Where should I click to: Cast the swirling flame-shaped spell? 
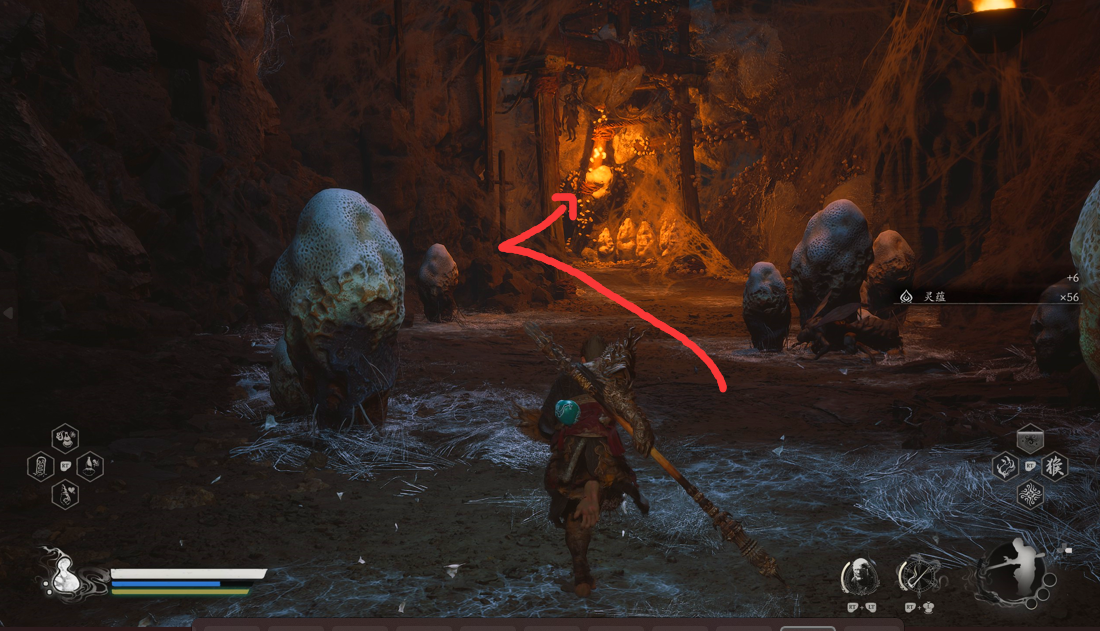[x=1005, y=466]
